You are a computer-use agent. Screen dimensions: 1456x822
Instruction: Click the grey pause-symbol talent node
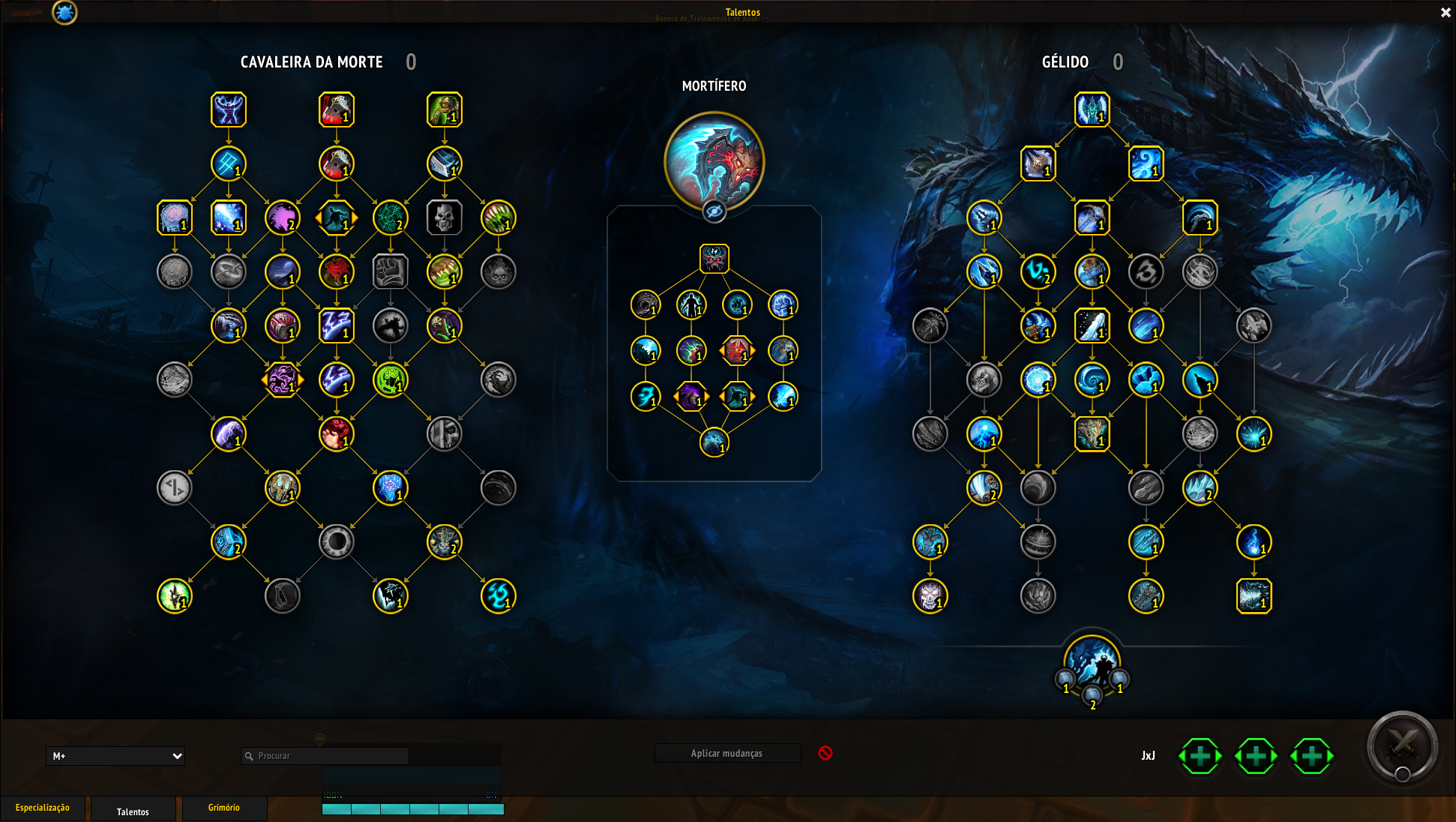[175, 488]
